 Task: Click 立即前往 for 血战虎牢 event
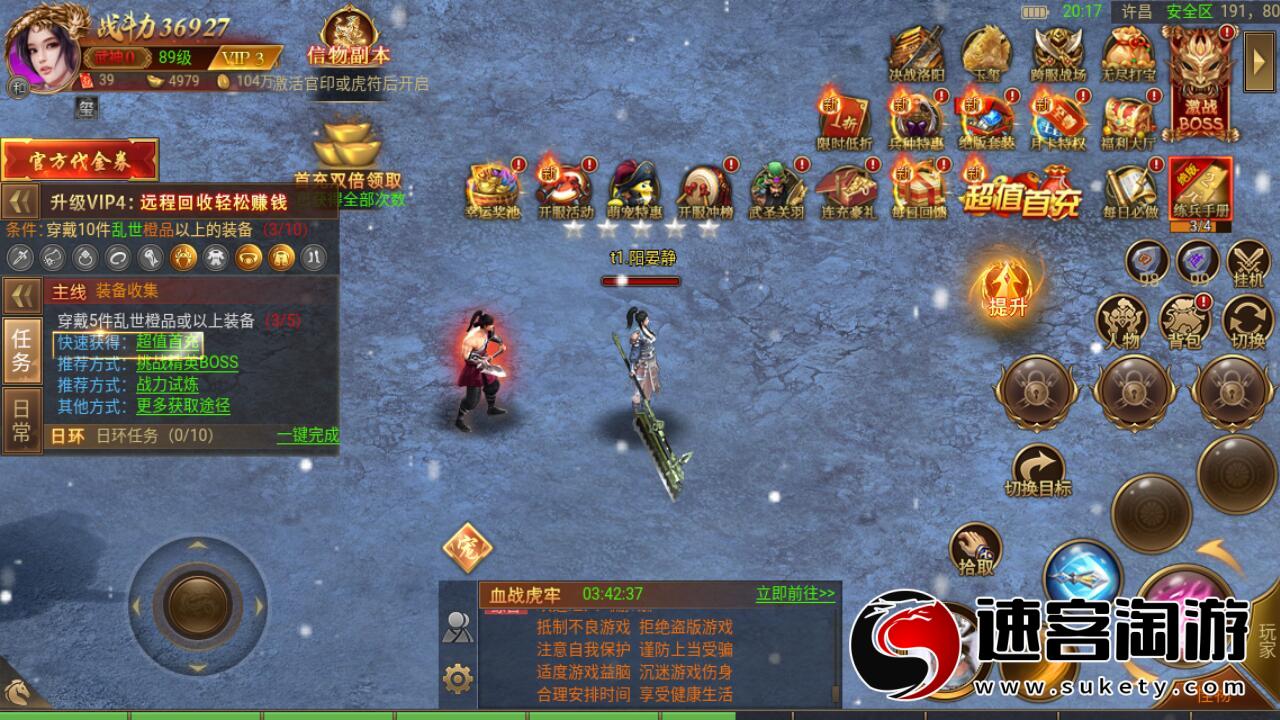click(x=795, y=594)
